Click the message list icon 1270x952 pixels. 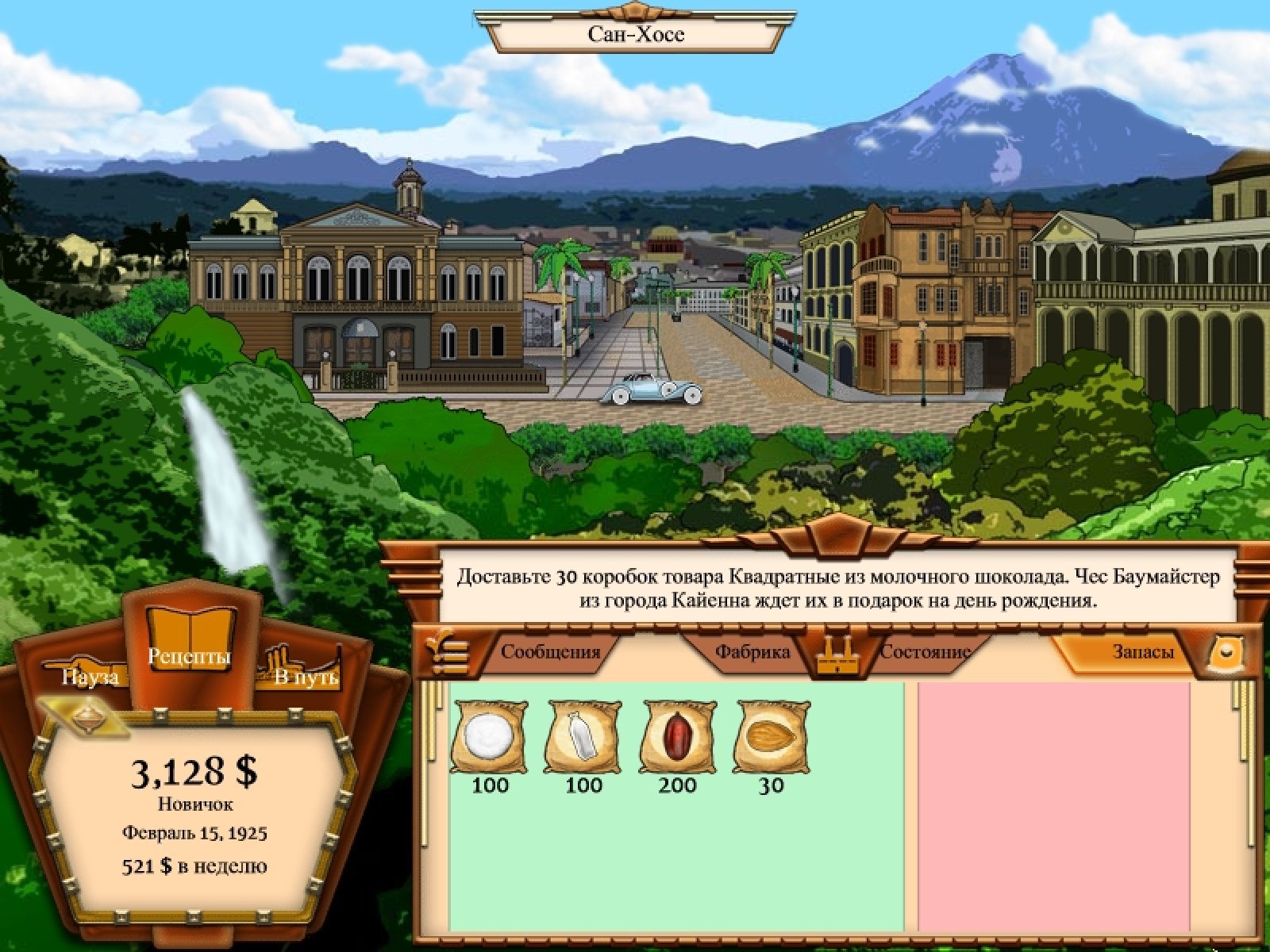tap(446, 652)
